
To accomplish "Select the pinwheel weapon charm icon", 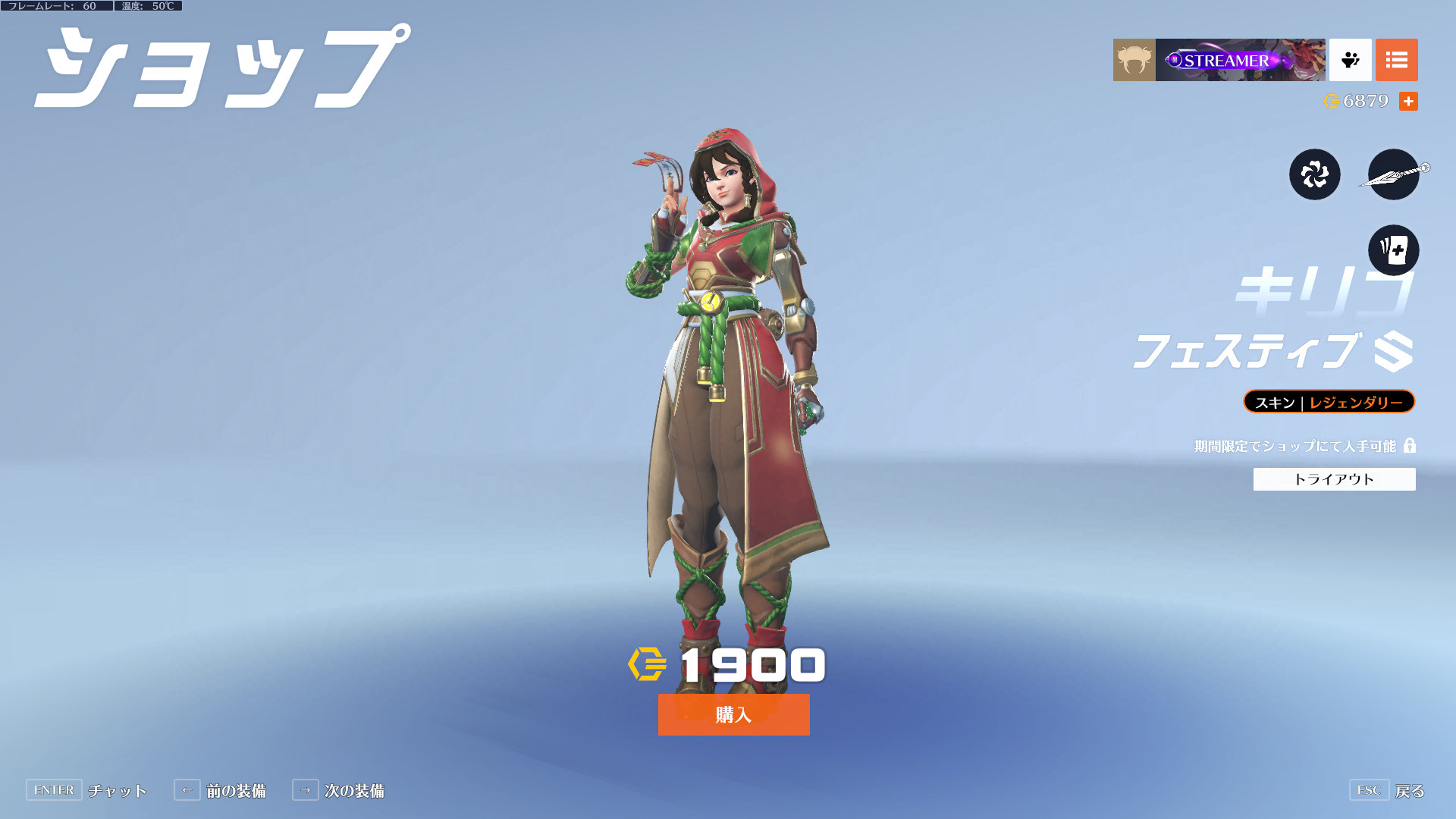I will pos(1314,174).
